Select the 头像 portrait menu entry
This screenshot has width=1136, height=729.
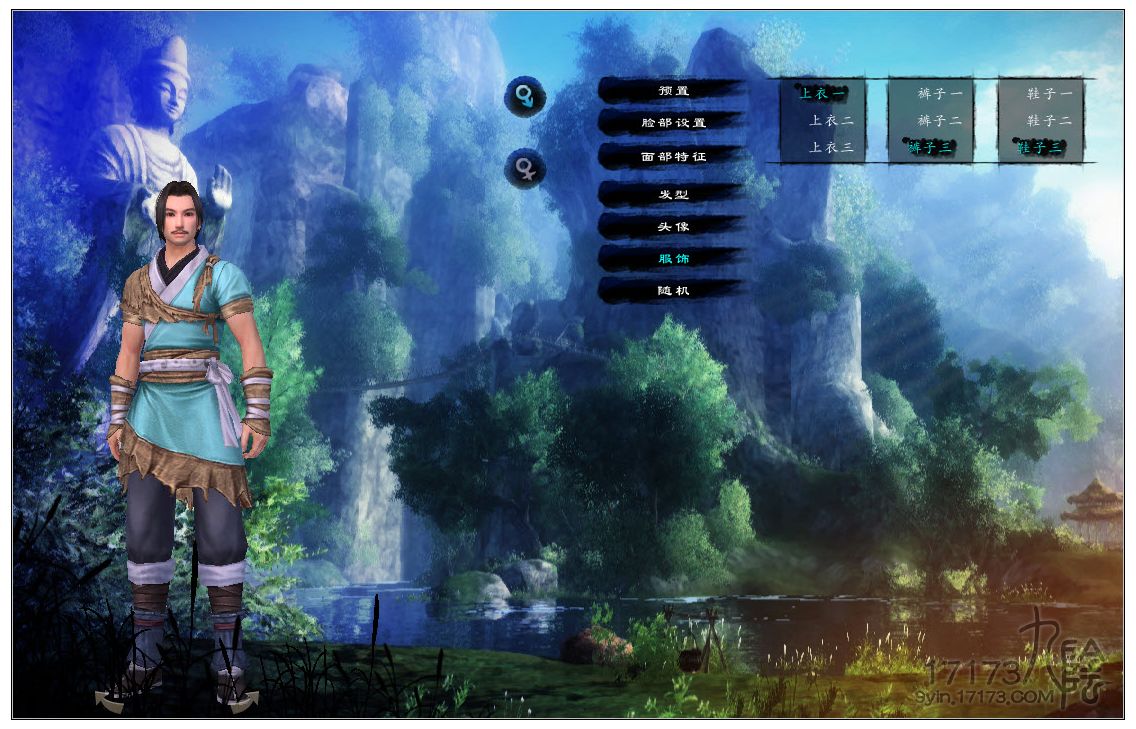click(x=673, y=226)
